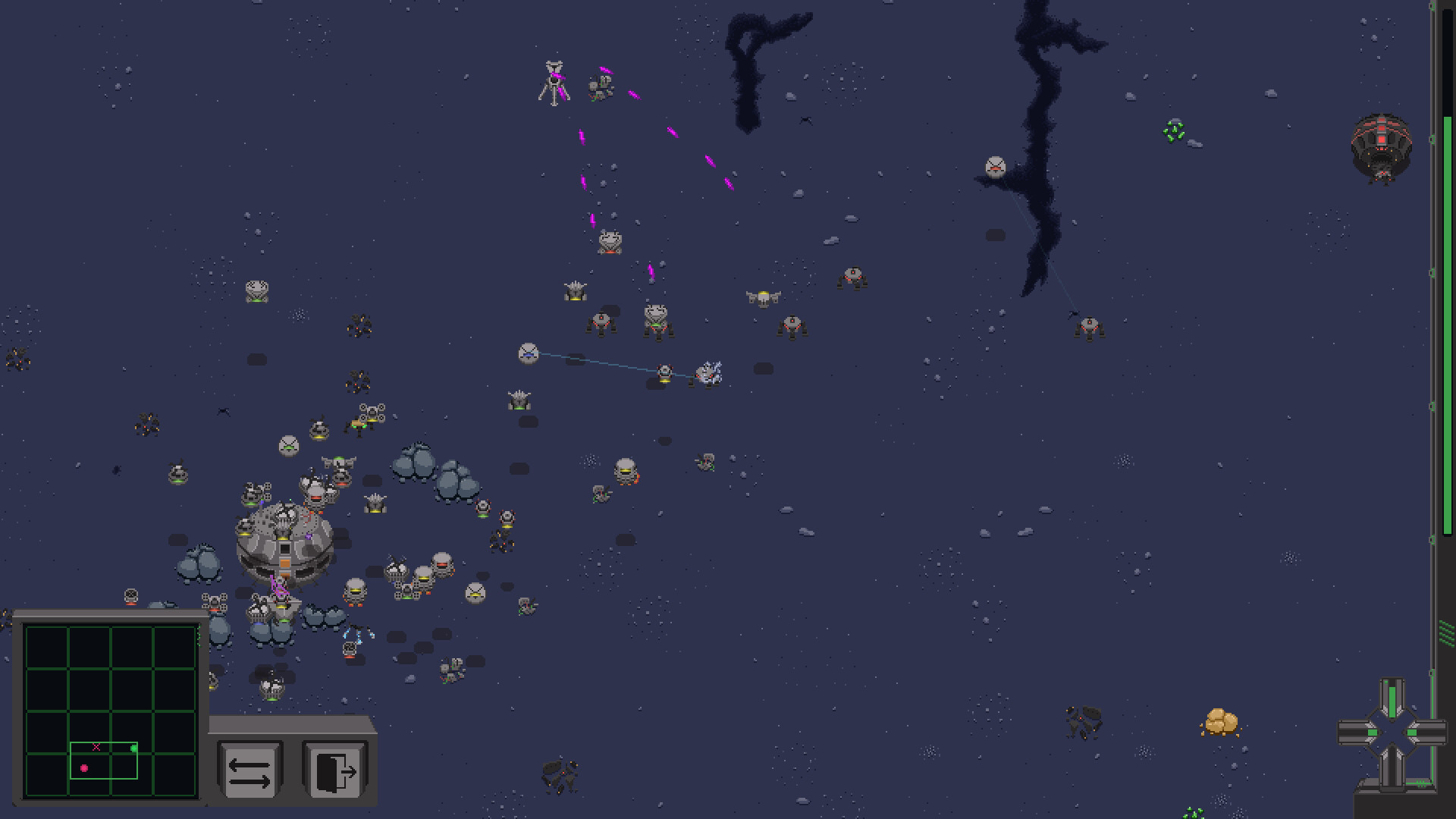This screenshot has height=819, width=1456.
Task: Click the purple-tinted unit near the dome base
Action: 309,536
